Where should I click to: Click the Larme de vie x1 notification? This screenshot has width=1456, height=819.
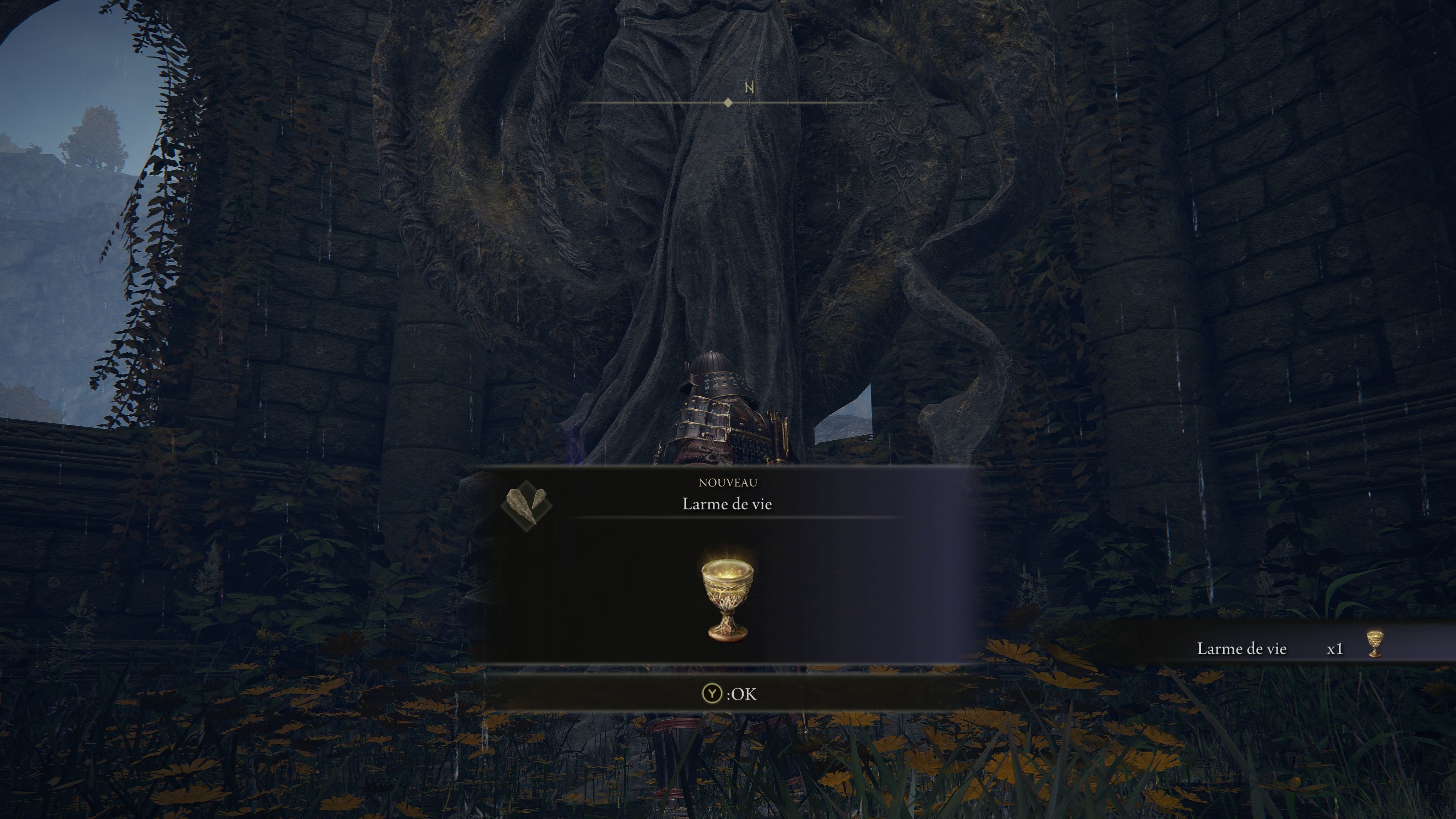[1289, 648]
